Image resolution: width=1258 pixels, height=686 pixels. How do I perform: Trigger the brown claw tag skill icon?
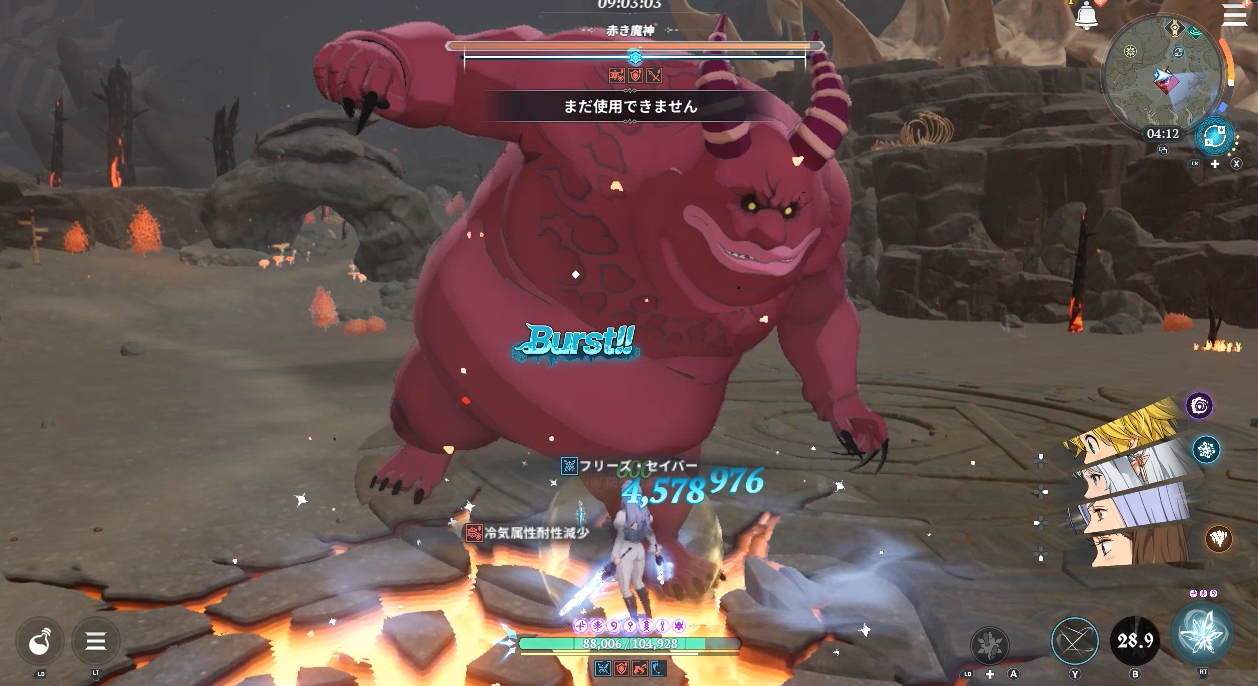tap(1218, 539)
